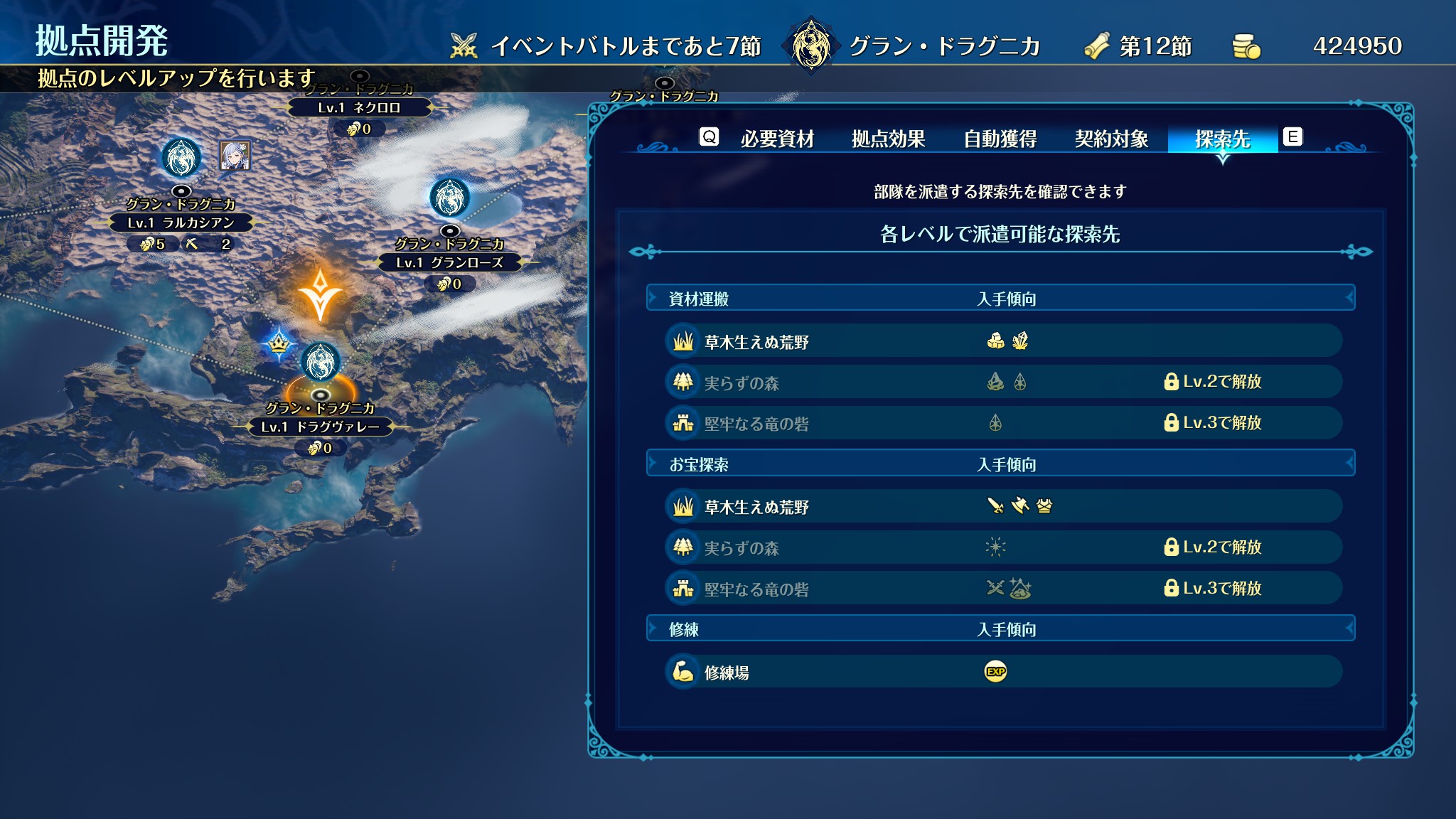Image resolution: width=1456 pixels, height=819 pixels.
Task: Select the ネクロロ base on the map
Action: (x=359, y=108)
